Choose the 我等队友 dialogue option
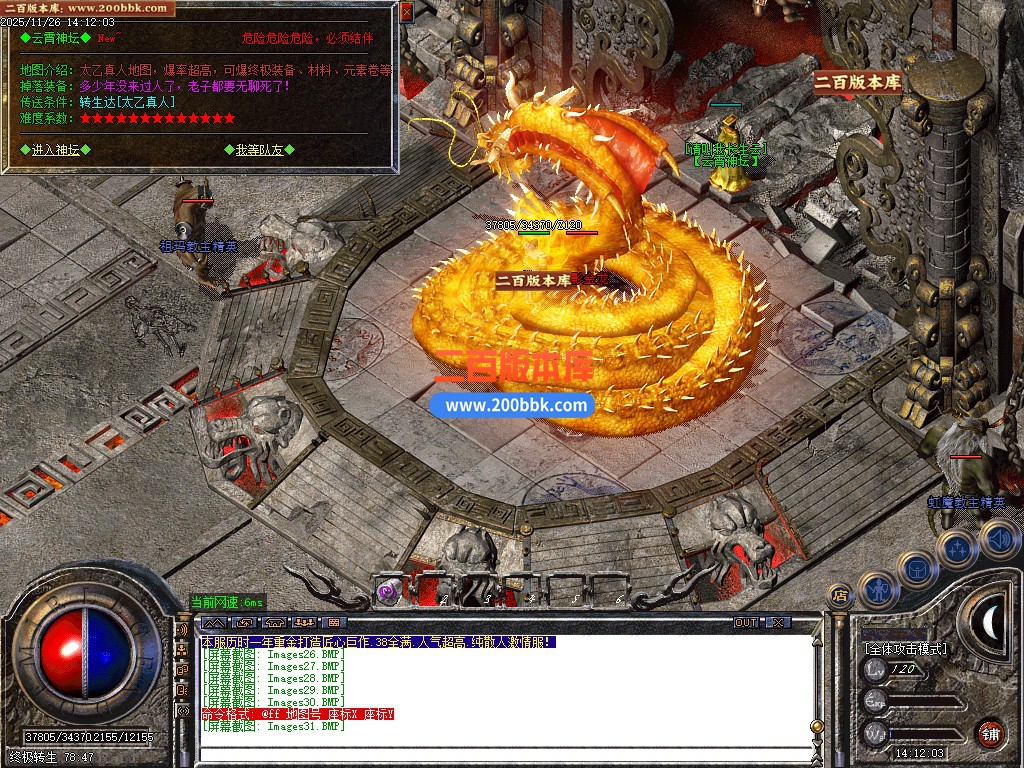1024x768 pixels. (259, 150)
